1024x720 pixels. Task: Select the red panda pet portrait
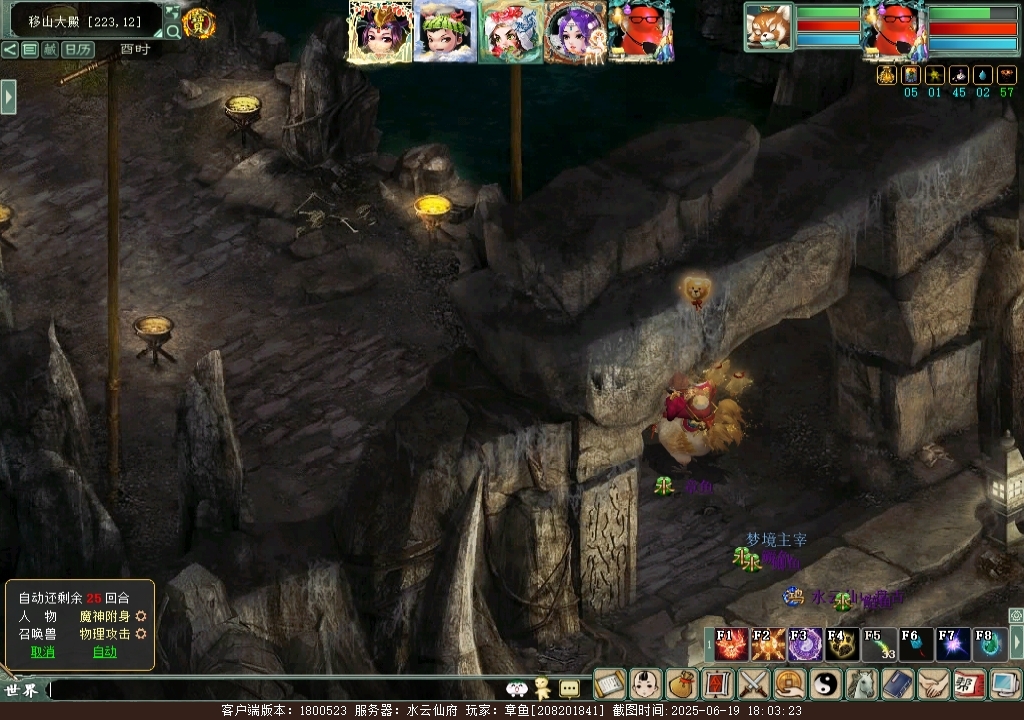tap(768, 26)
